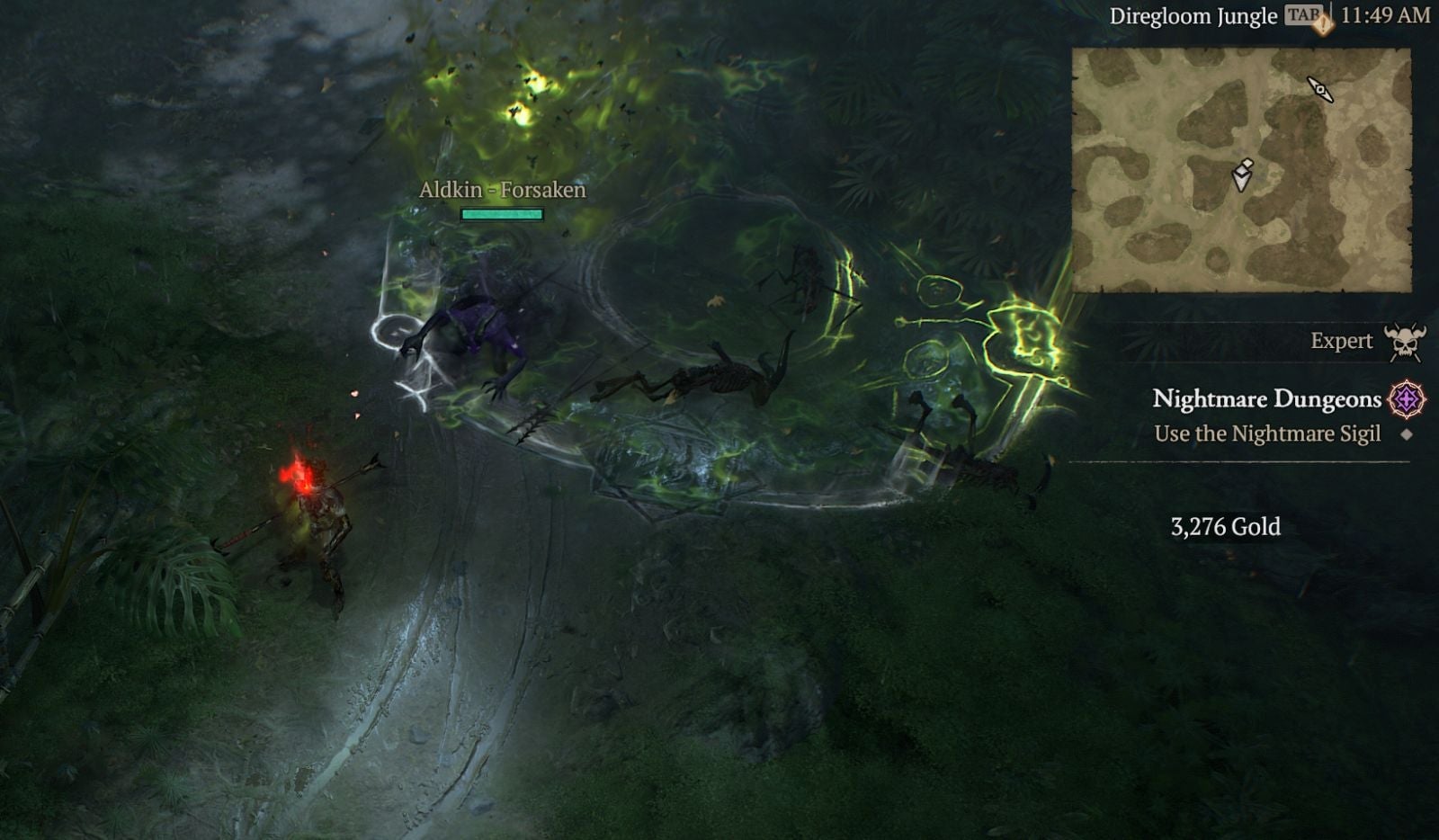
Task: Expand the Nightmare Dungeons quest entry
Action: coord(1268,399)
